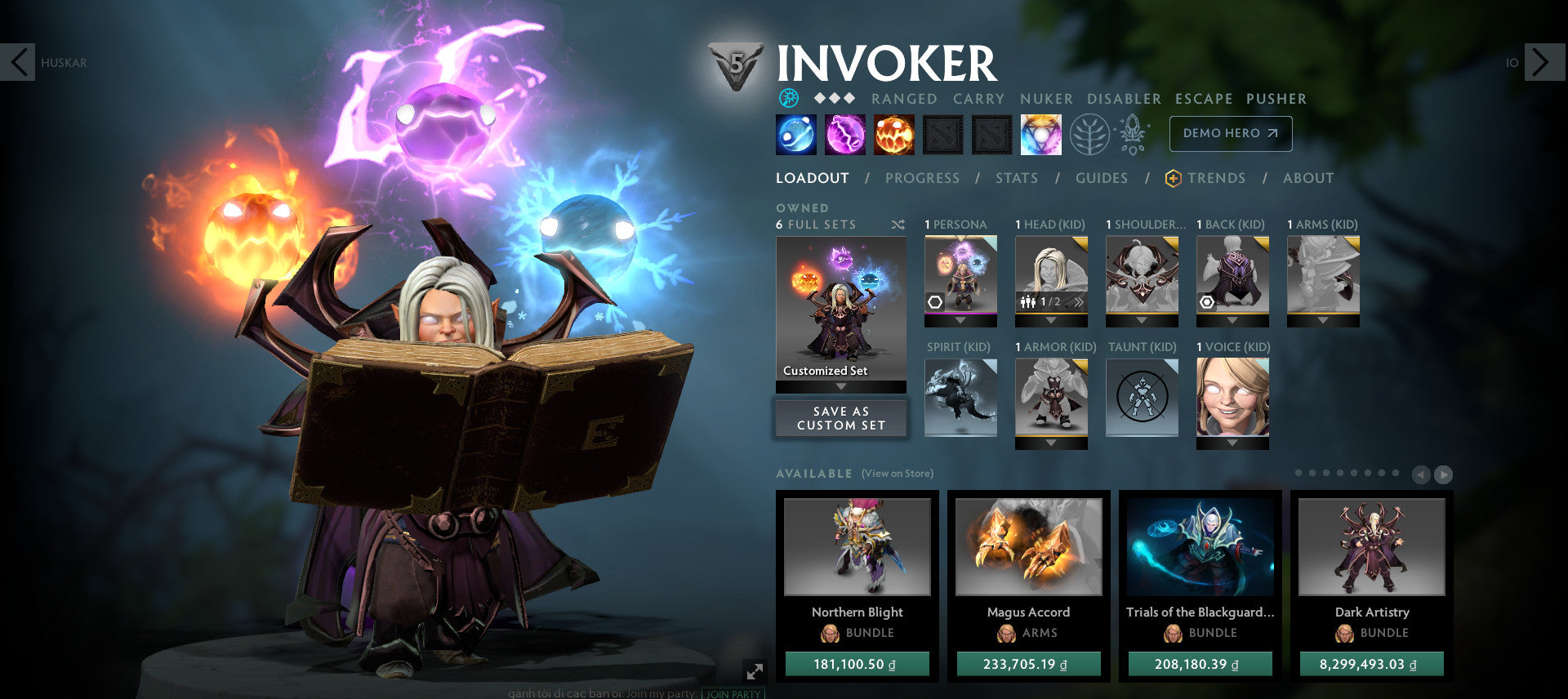Image resolution: width=1568 pixels, height=699 pixels.
Task: Open the GUIDES tab
Action: (x=1102, y=178)
